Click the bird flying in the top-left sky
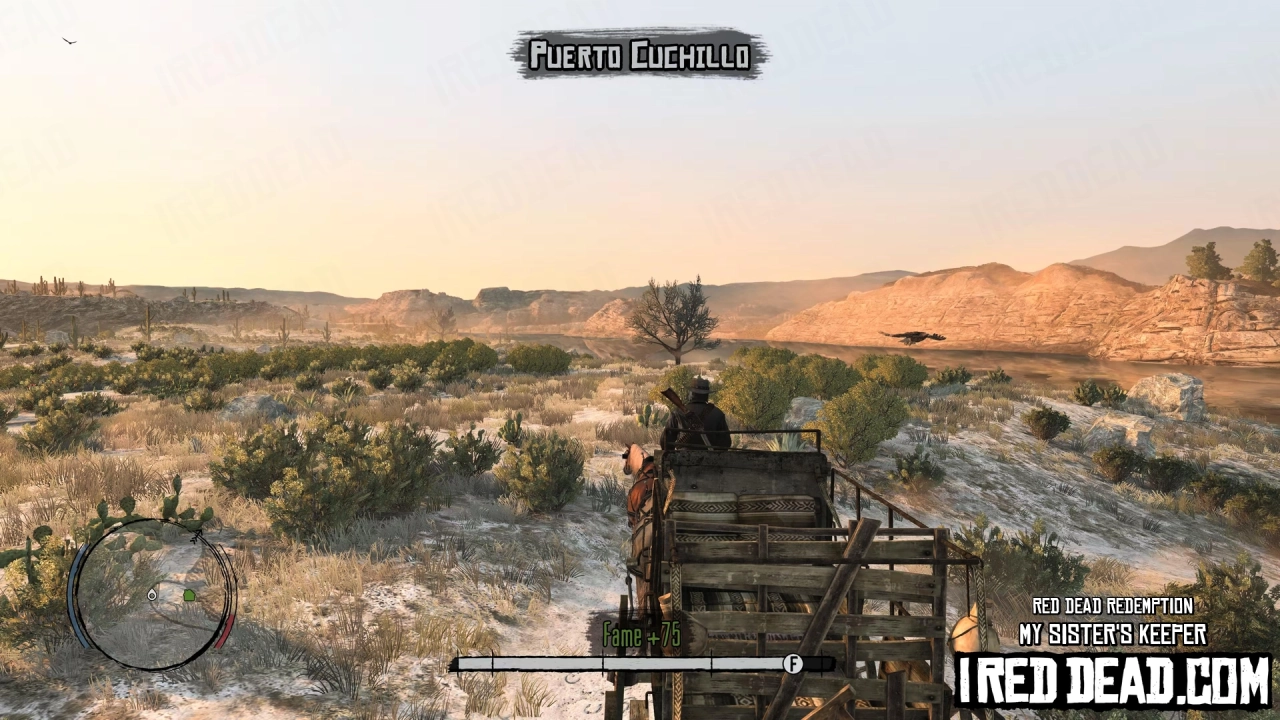Viewport: 1280px width, 720px height. pos(68,40)
